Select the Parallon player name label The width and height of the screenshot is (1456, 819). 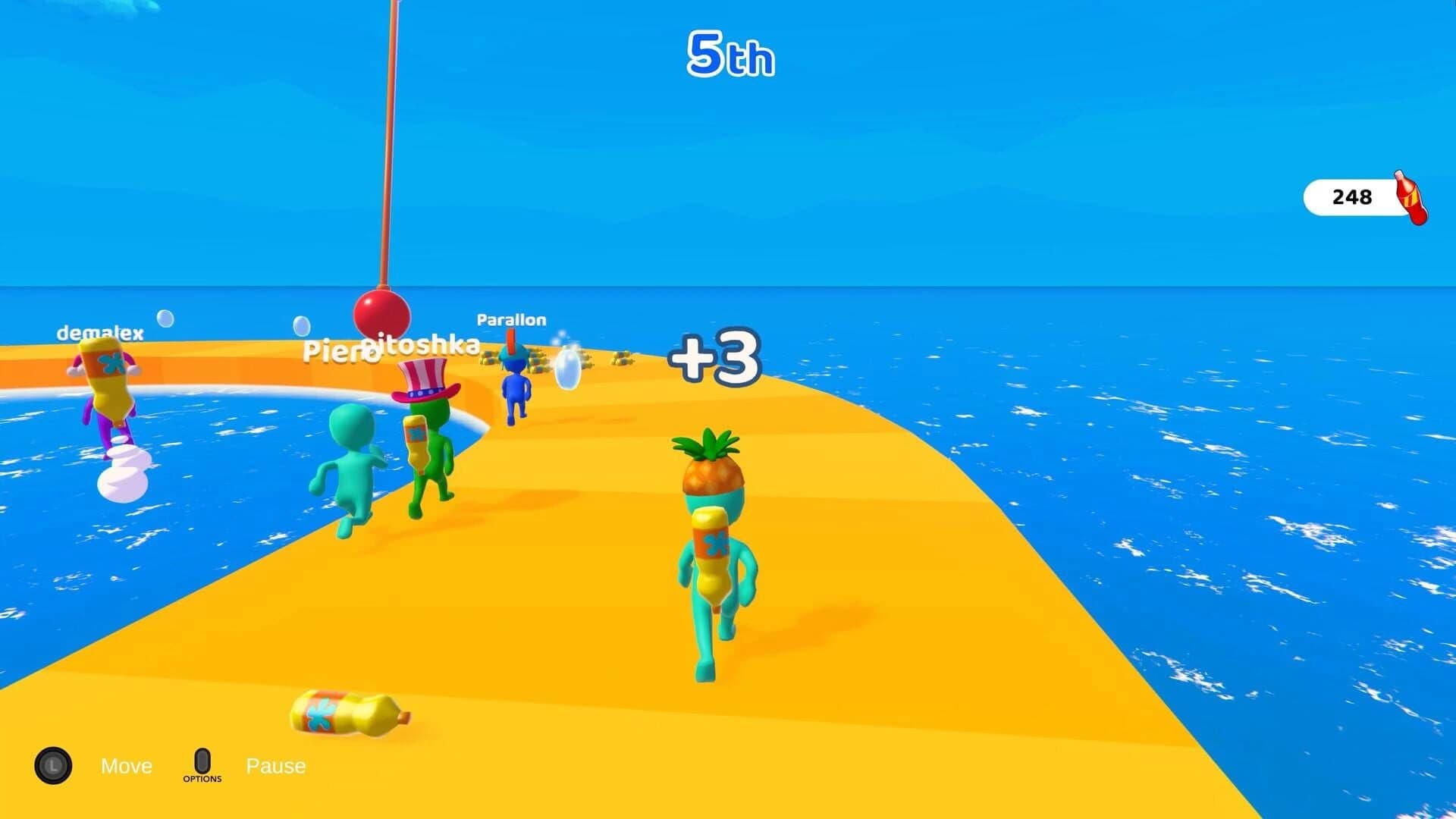[510, 319]
